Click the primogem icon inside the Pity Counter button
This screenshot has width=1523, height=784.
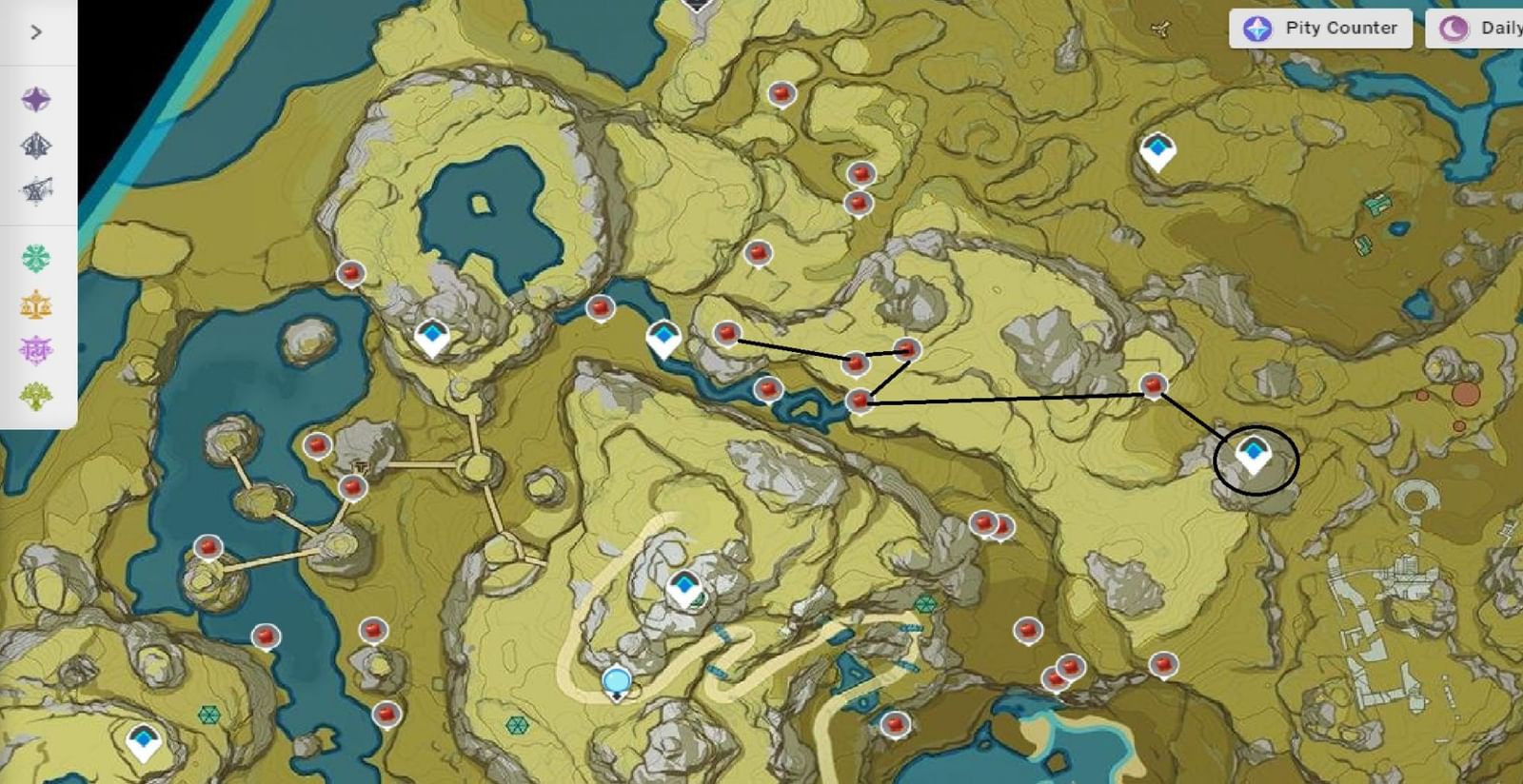coord(1258,29)
